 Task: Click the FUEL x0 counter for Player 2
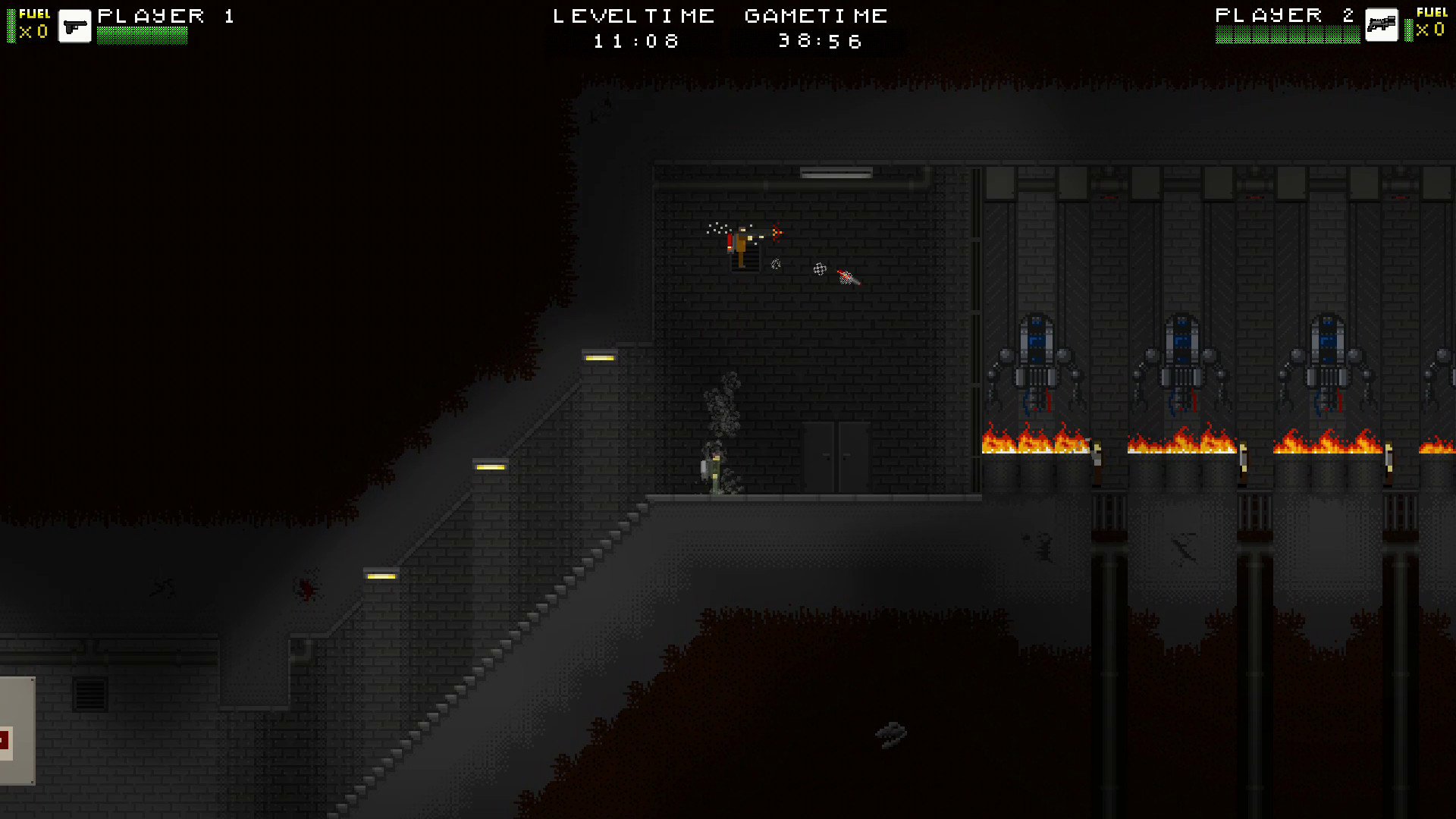click(x=1432, y=30)
